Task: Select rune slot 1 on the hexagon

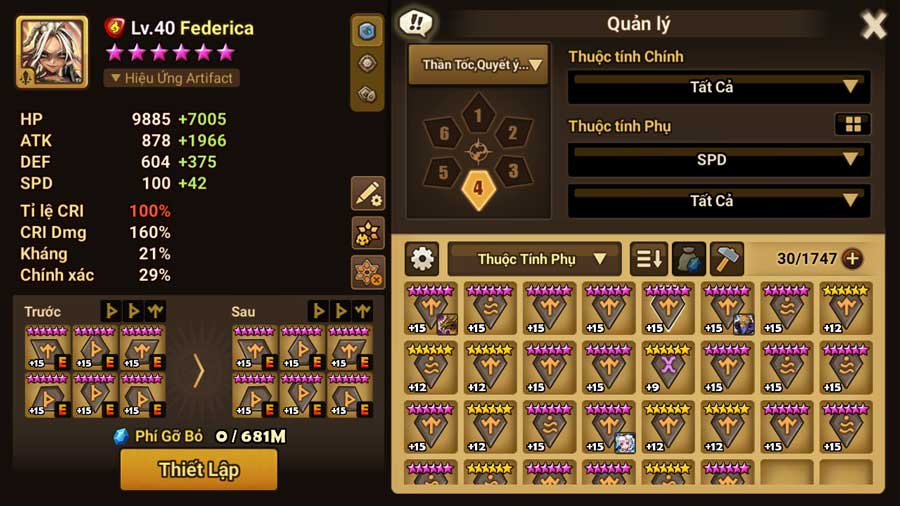Action: tap(478, 117)
